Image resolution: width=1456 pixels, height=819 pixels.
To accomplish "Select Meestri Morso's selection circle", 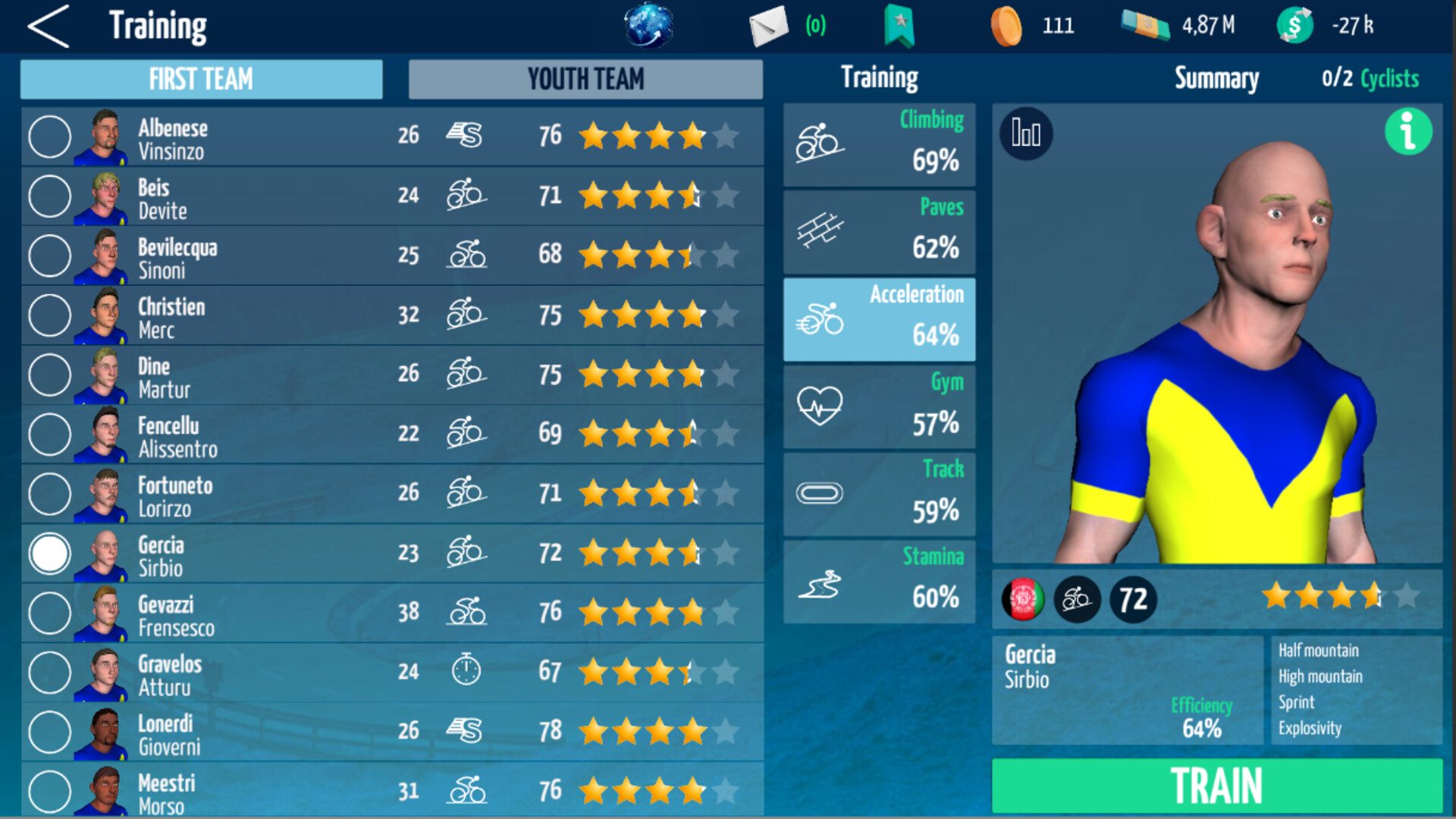I will [x=49, y=792].
